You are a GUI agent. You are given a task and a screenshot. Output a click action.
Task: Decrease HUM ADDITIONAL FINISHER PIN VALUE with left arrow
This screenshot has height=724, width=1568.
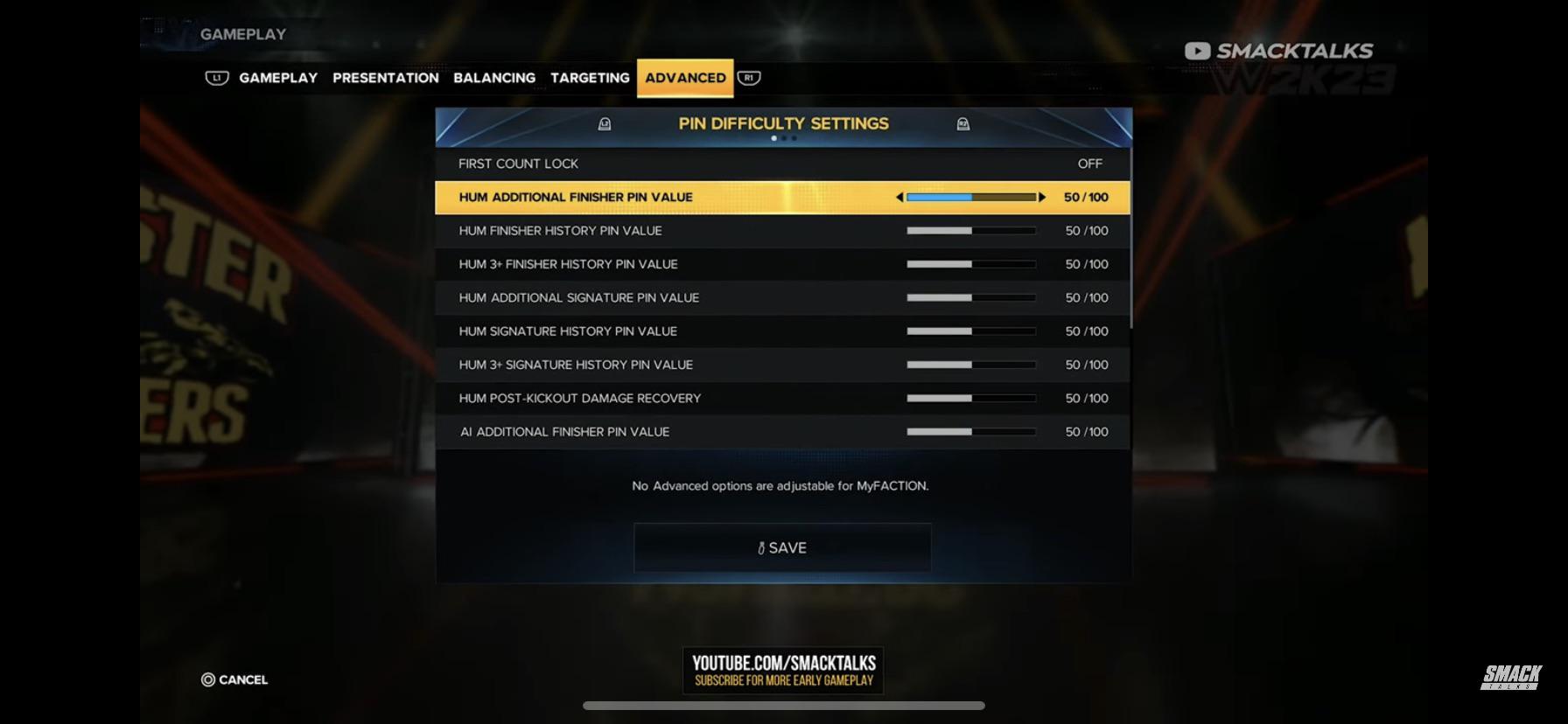(899, 197)
